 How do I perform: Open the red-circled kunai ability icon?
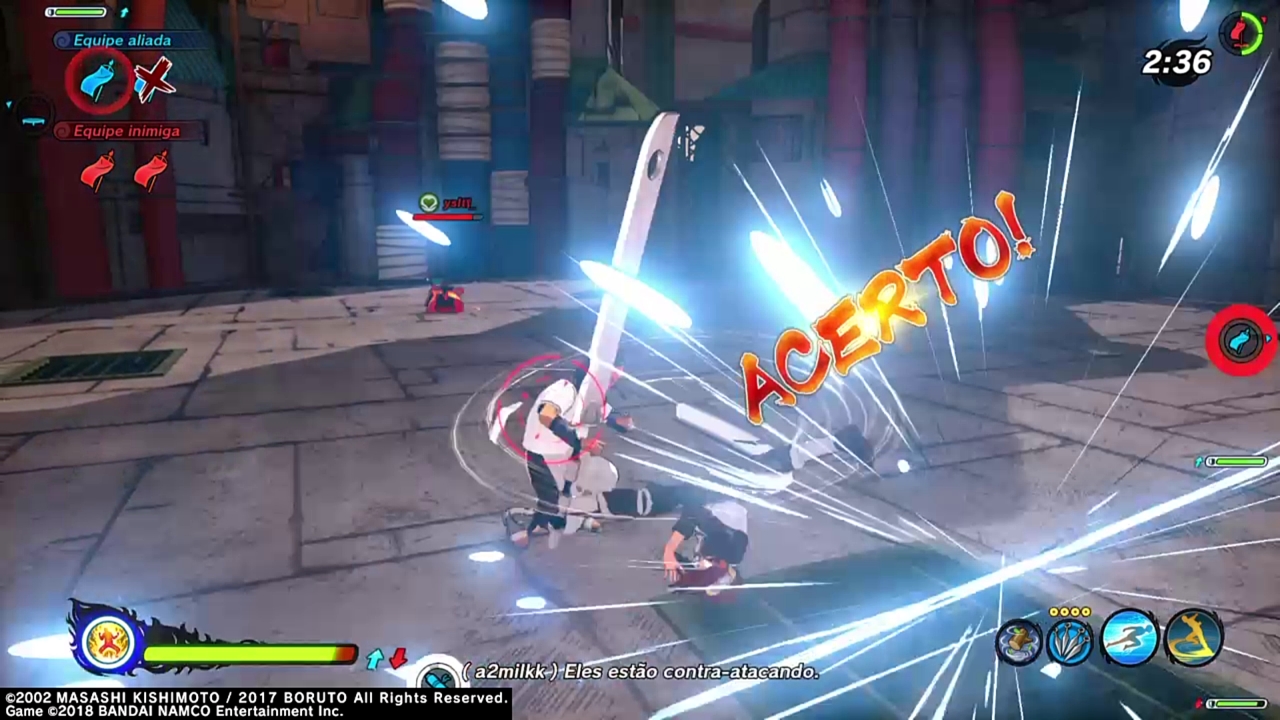1240,340
